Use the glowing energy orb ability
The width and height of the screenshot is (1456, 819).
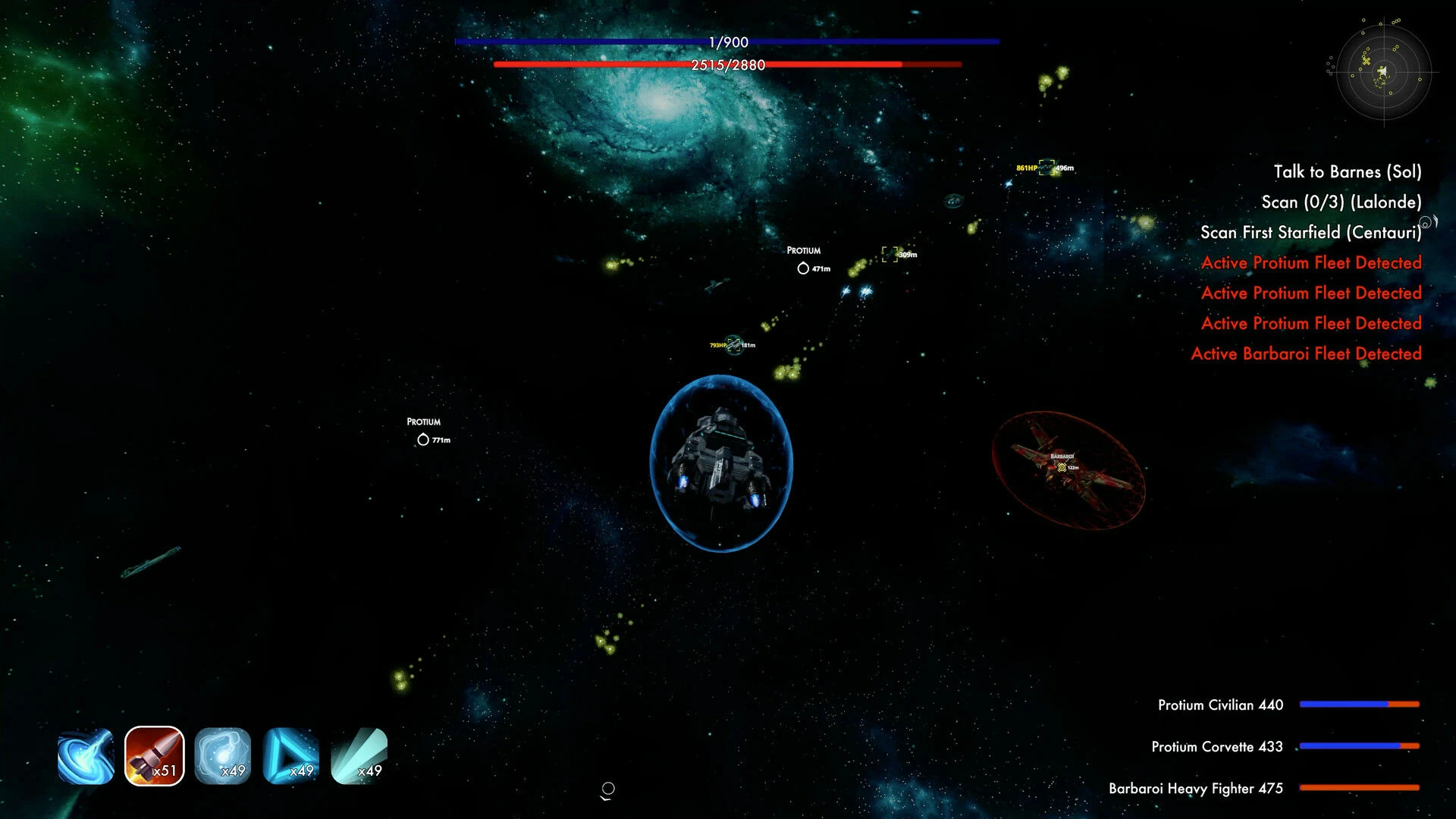click(x=223, y=756)
